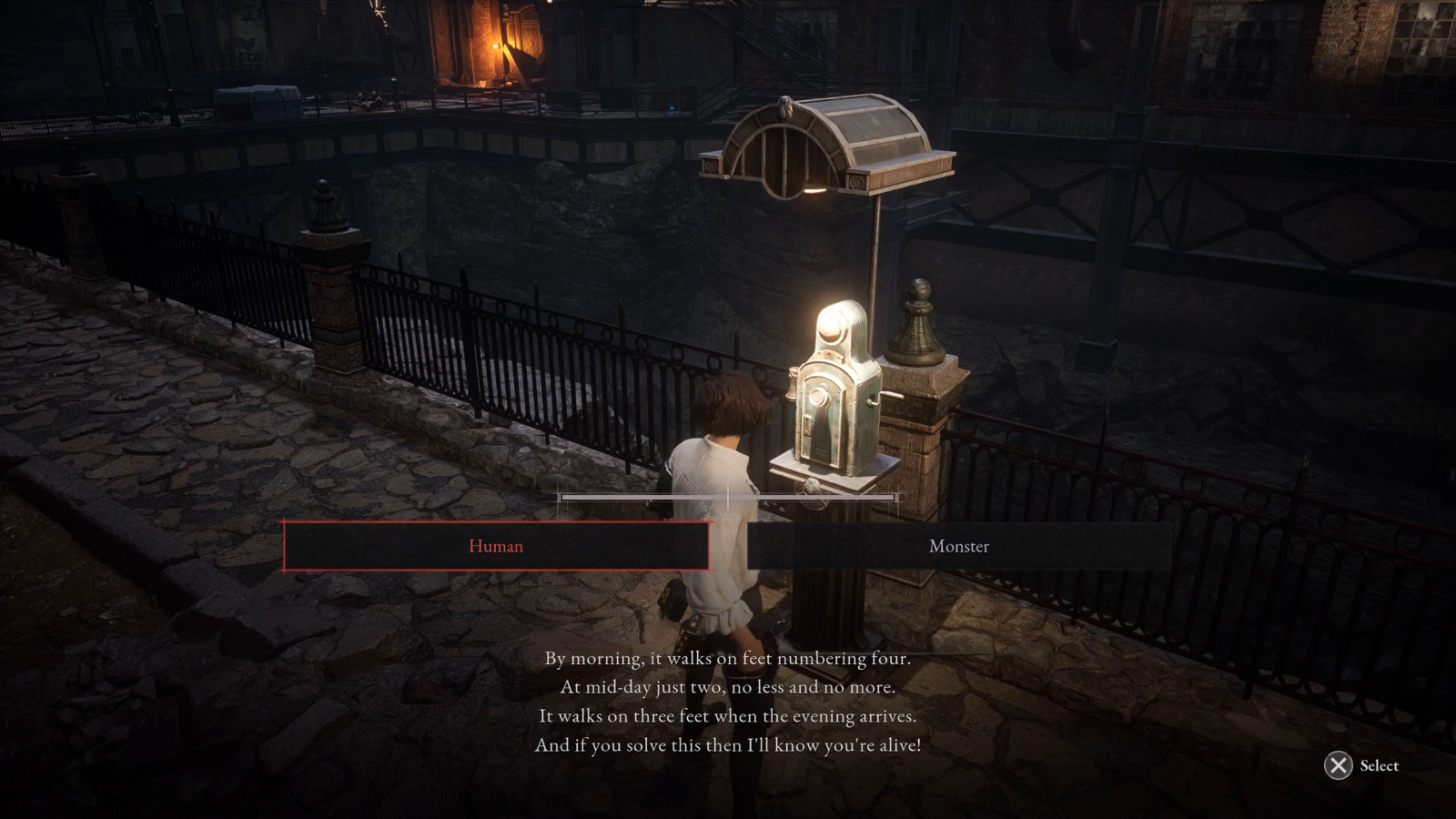Select the Monster reply option
Screen dimensions: 1456x819
tap(958, 546)
